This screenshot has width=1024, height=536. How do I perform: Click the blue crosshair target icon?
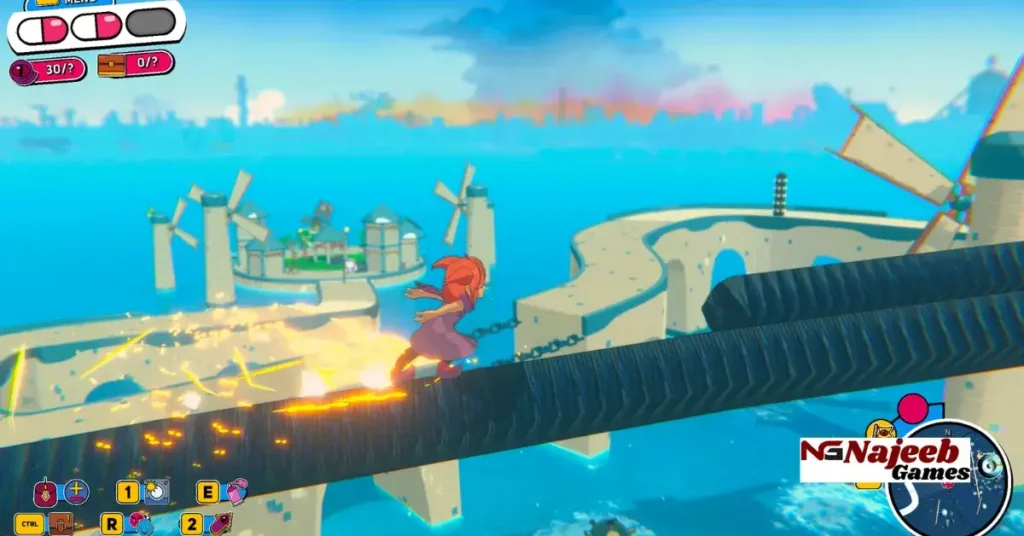point(77,492)
